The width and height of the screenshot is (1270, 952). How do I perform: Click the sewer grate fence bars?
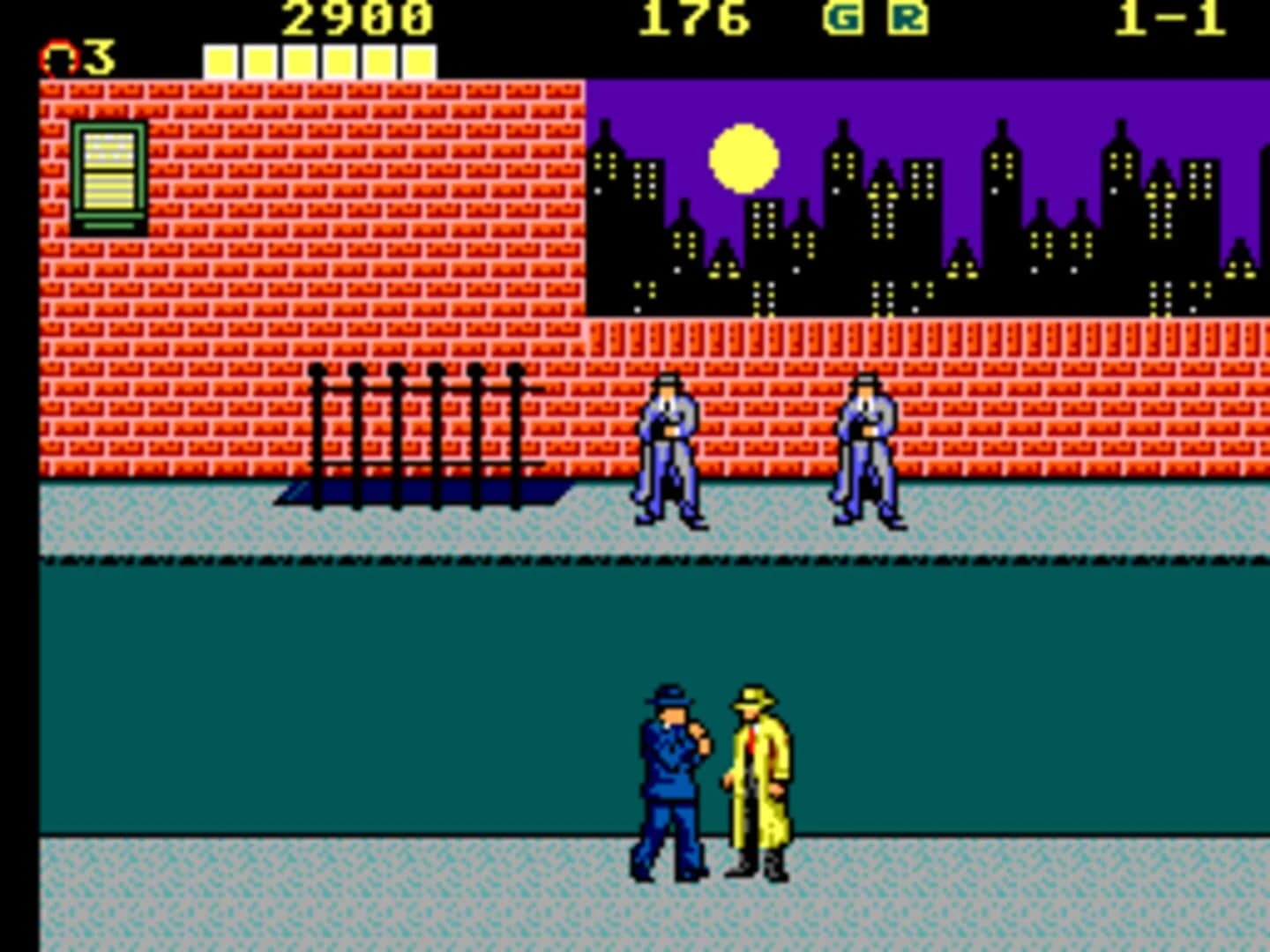click(415, 436)
